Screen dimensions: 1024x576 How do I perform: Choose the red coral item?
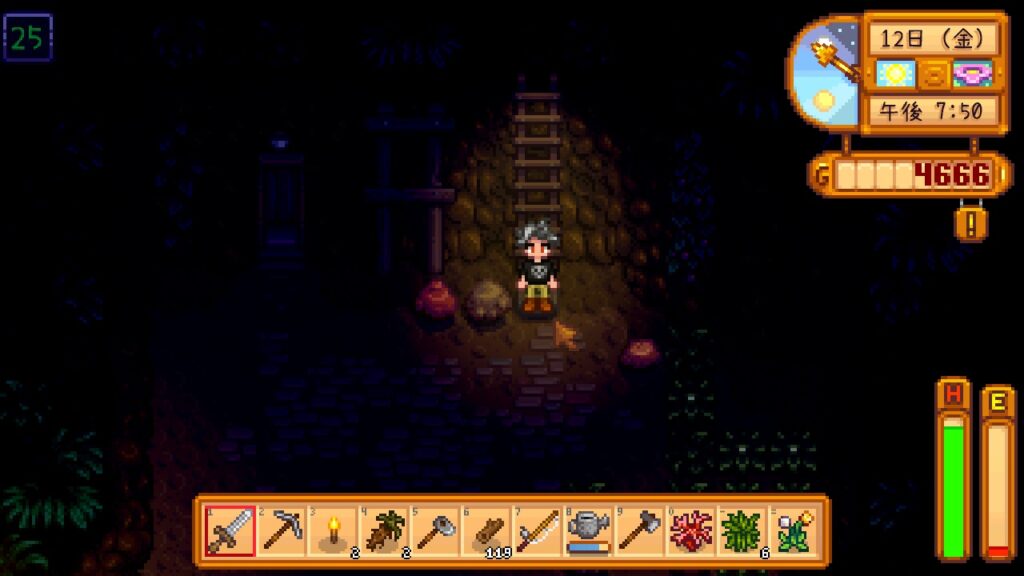pos(692,530)
